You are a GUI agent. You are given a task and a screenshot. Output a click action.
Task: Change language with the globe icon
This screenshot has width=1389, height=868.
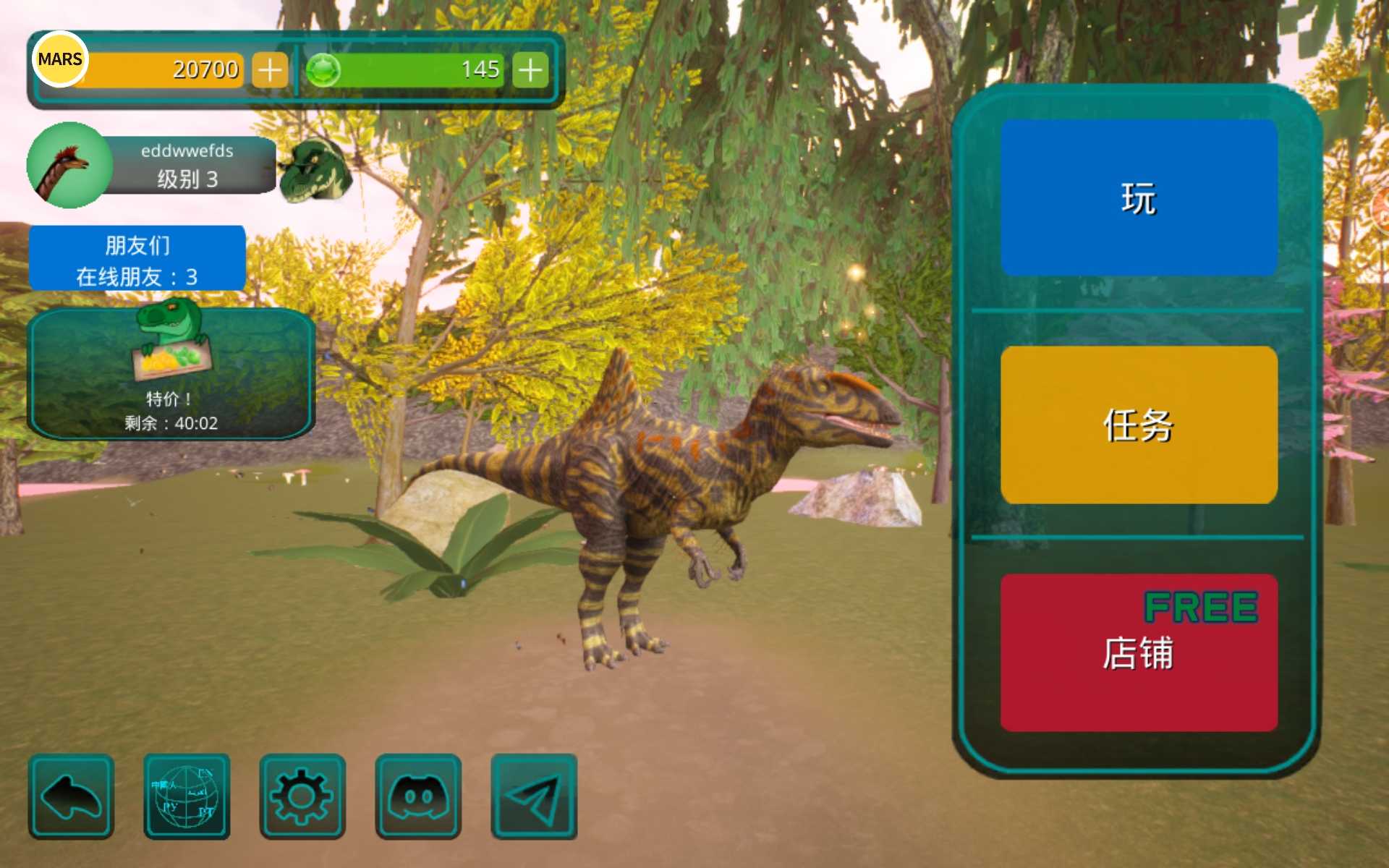[187, 796]
